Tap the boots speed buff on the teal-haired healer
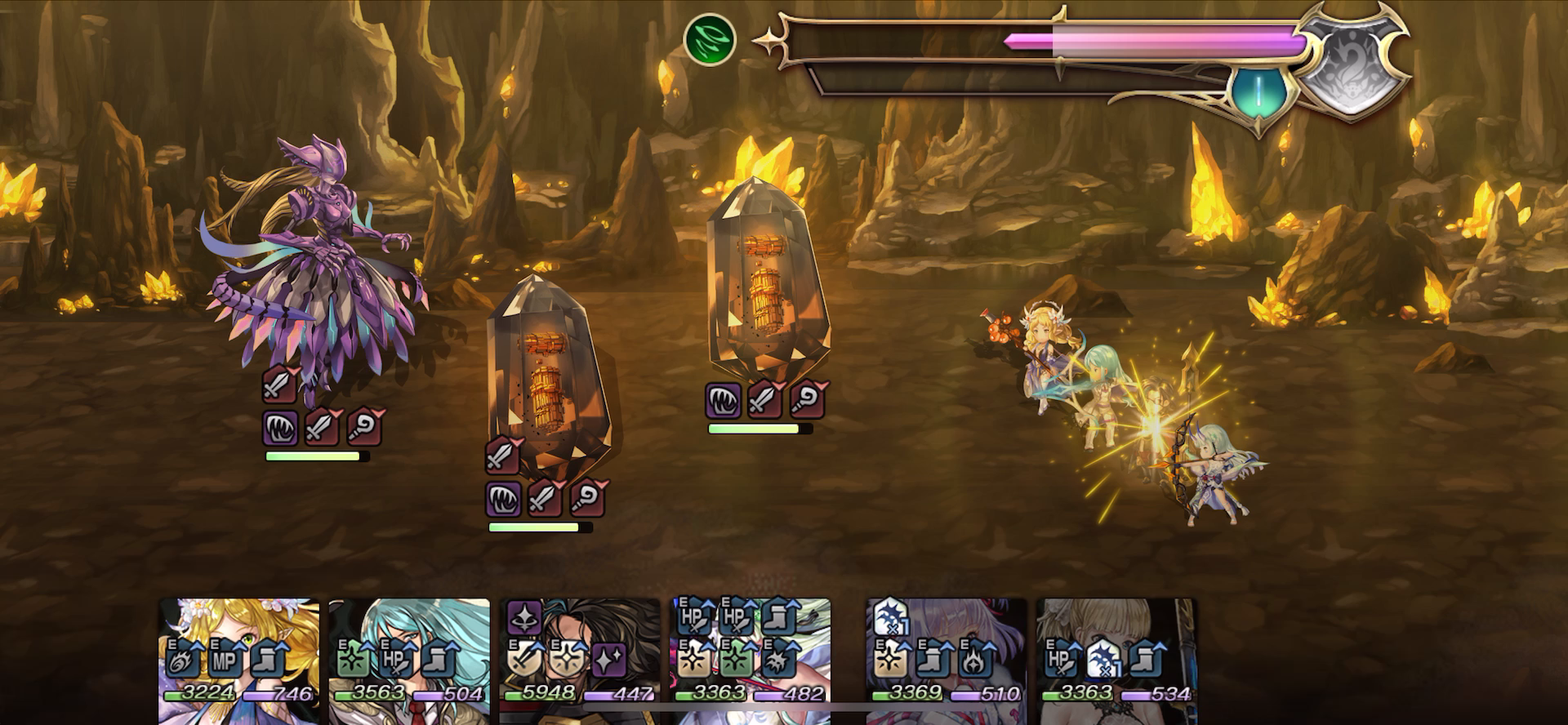The width and height of the screenshot is (1568, 725). coord(435,663)
